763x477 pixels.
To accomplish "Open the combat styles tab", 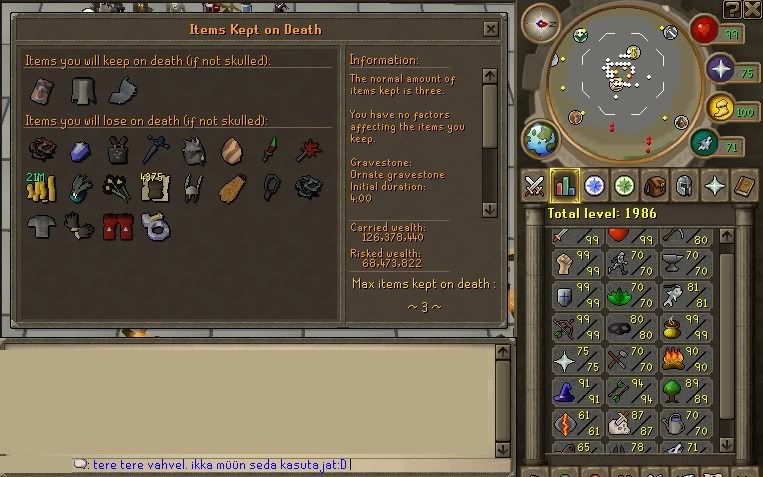I will coord(533,186).
